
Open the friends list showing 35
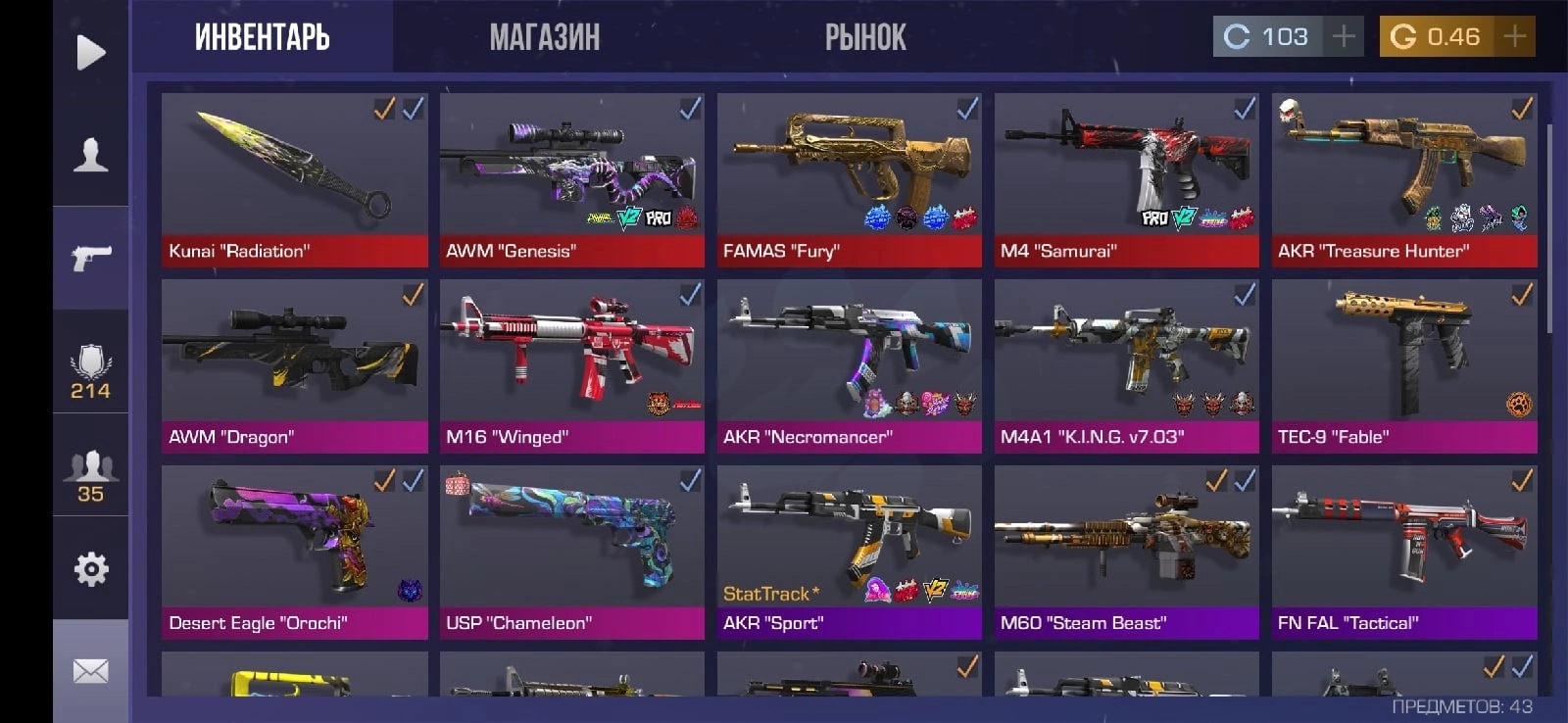tap(90, 475)
